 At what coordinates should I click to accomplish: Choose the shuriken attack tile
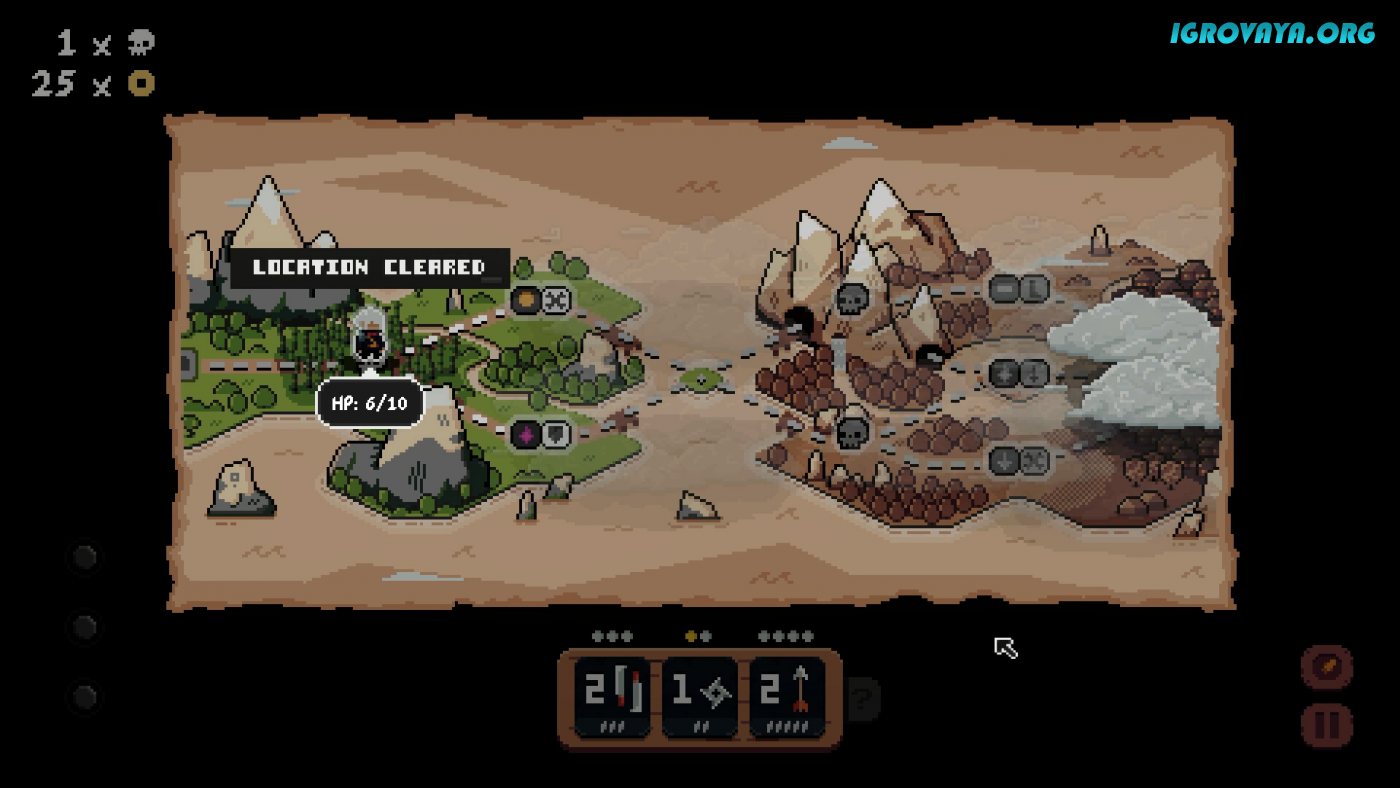700,697
